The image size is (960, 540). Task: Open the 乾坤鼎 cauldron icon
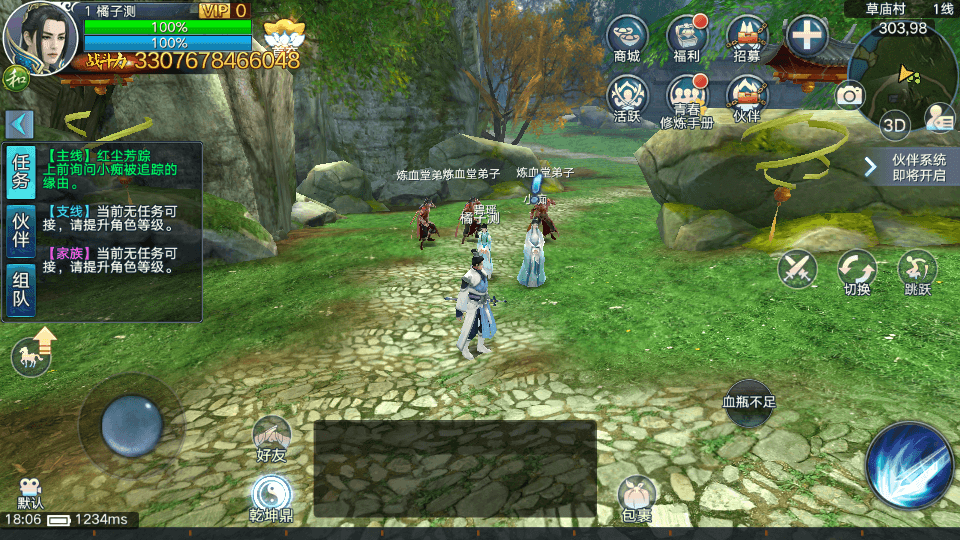(x=270, y=497)
